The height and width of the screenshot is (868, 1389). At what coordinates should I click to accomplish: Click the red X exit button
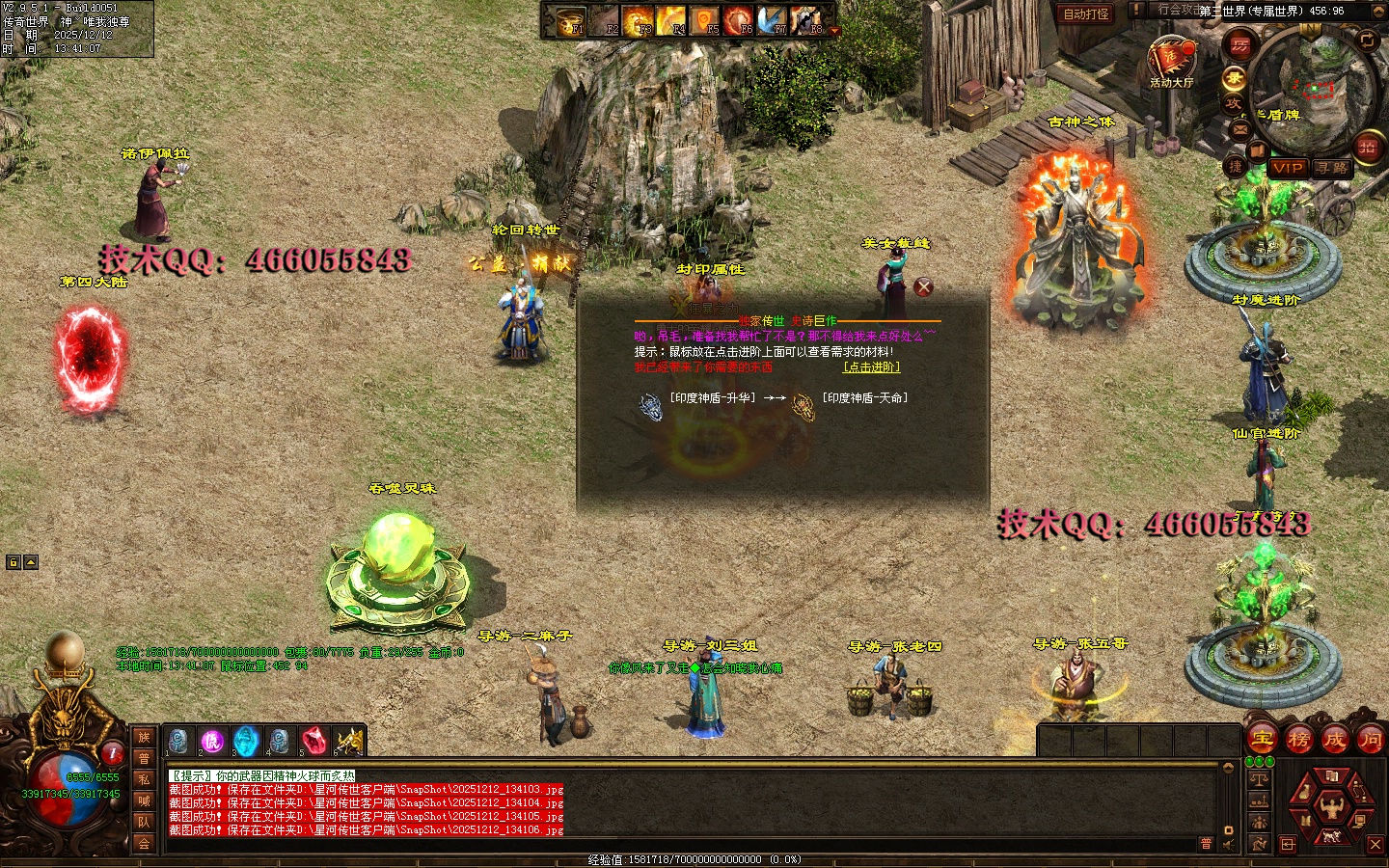point(1375,844)
